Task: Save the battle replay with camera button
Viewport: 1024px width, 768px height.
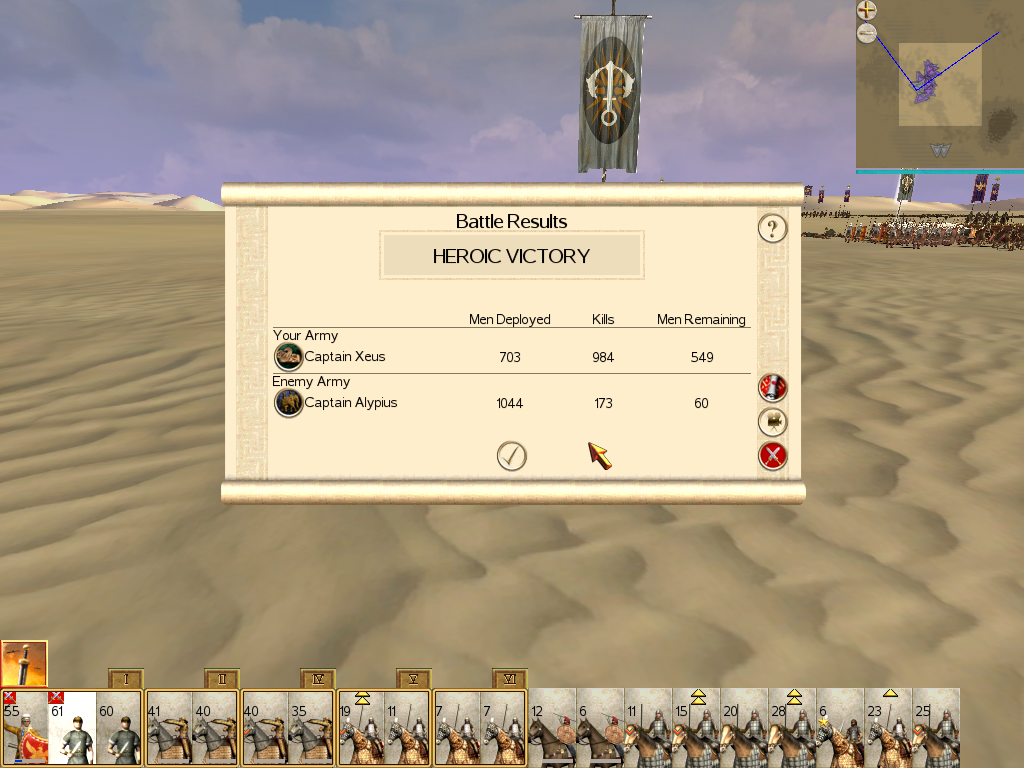Action: pos(772,422)
